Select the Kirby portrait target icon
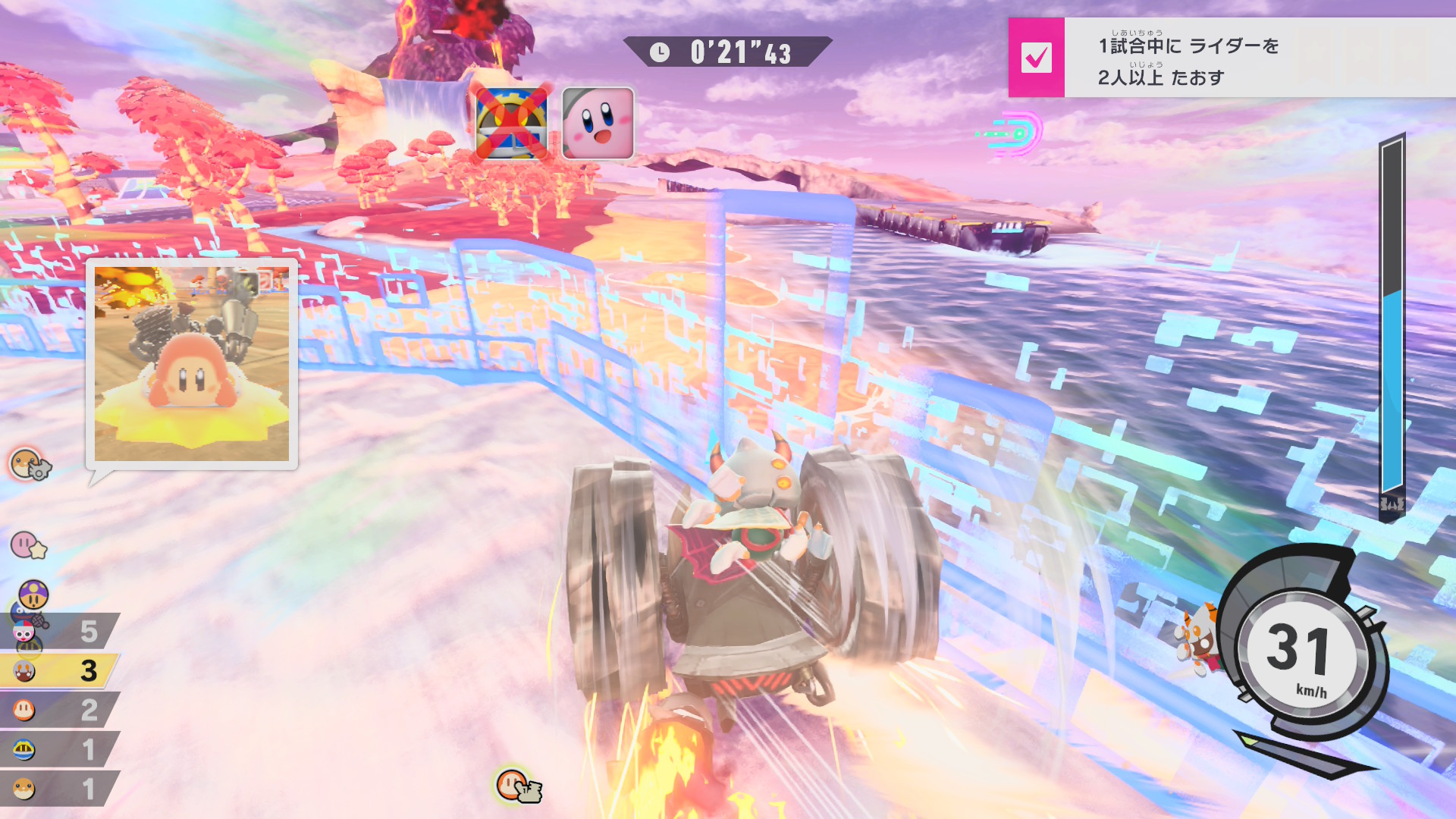Viewport: 1456px width, 819px height. pyautogui.click(x=598, y=123)
